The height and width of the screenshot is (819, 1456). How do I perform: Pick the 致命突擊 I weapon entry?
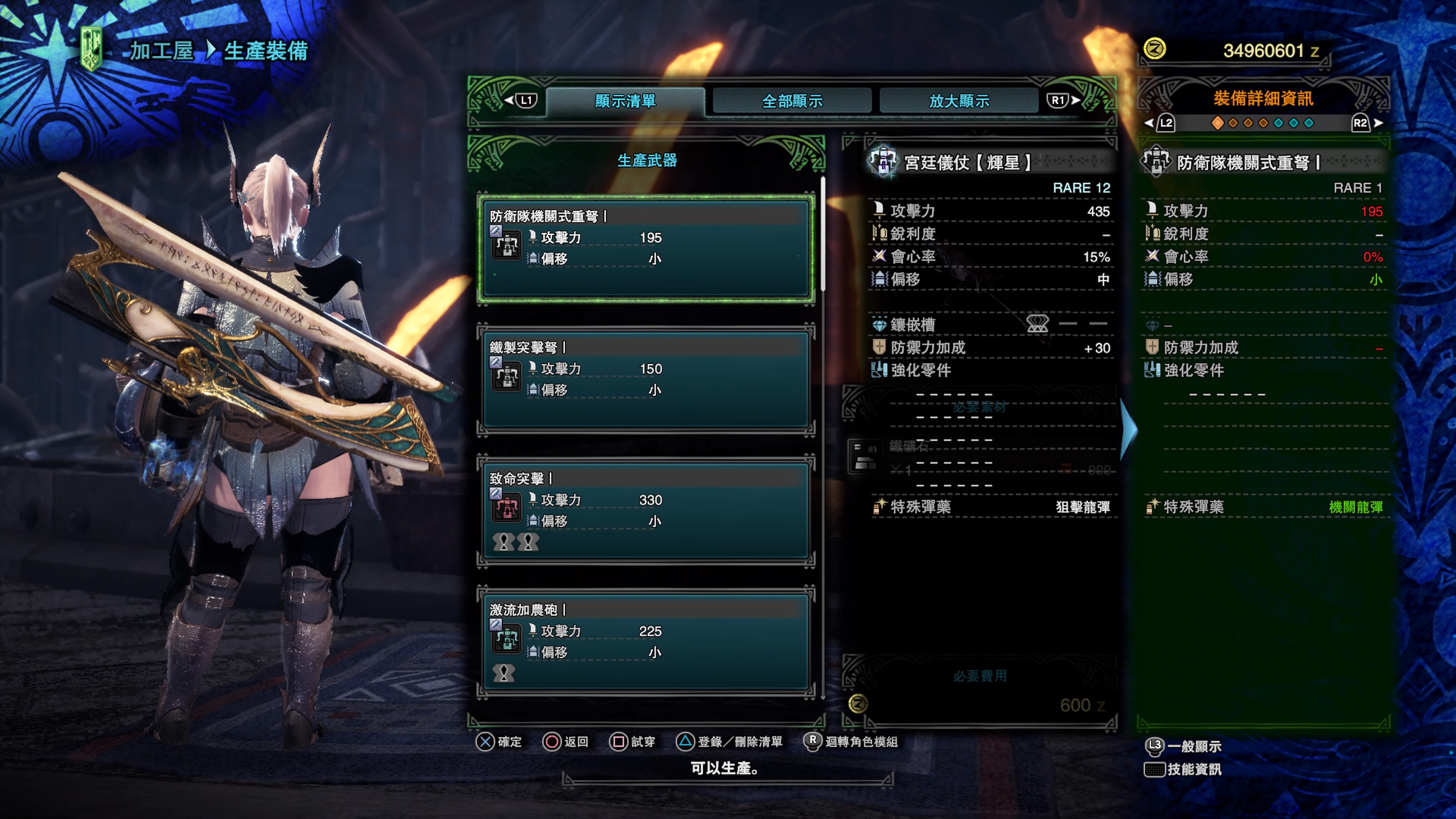(645, 510)
